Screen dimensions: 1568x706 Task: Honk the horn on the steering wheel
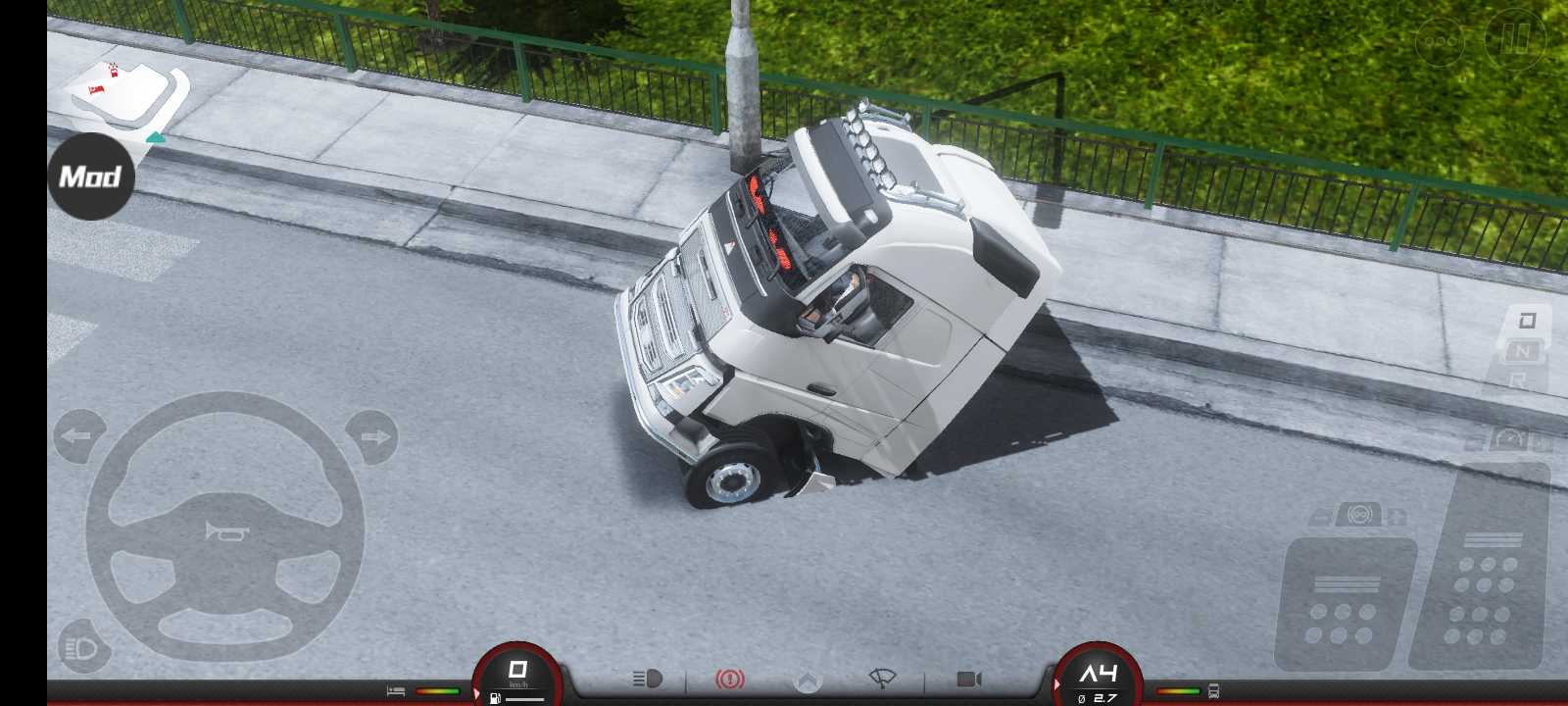point(225,531)
